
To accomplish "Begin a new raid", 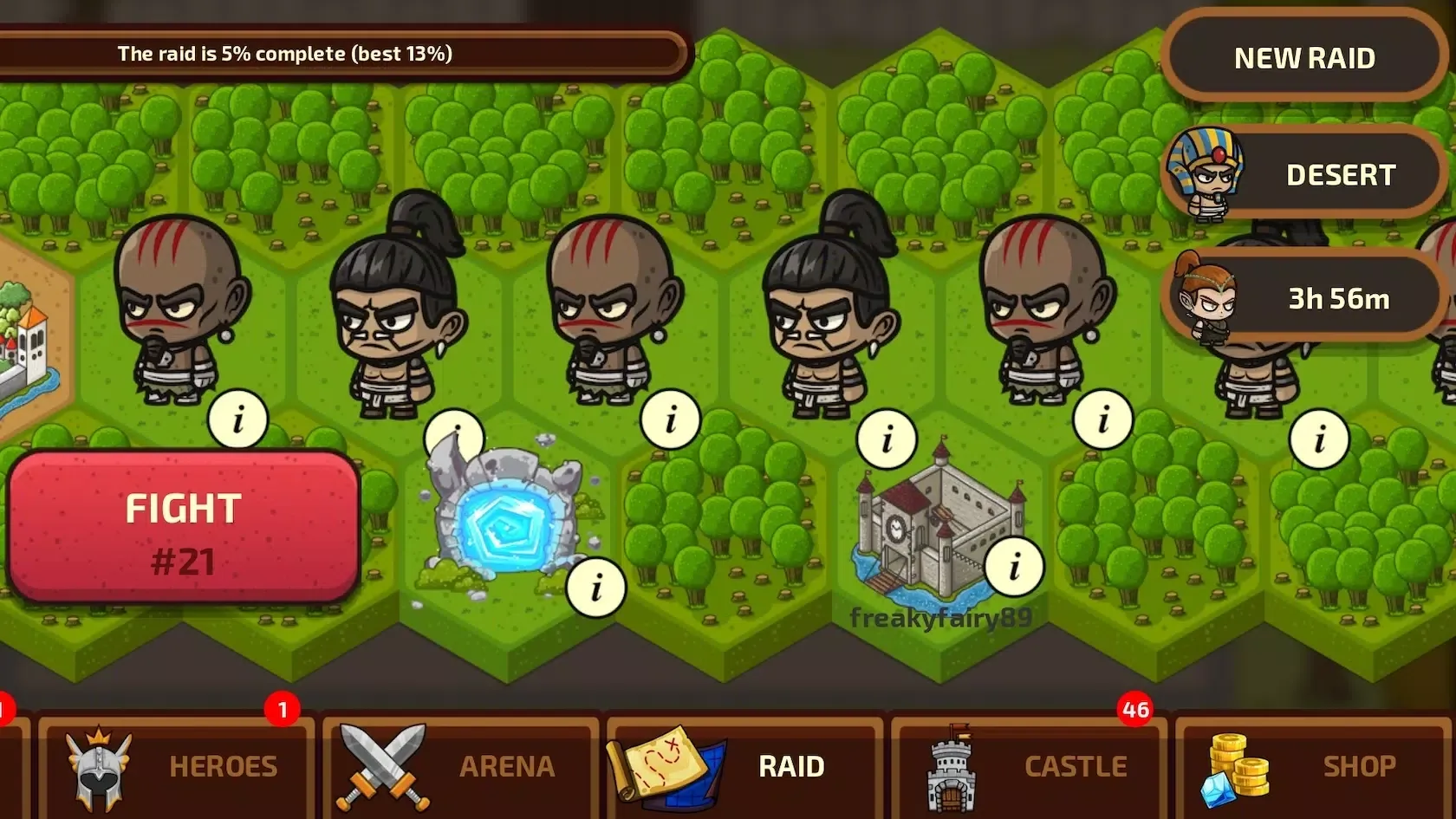I will tap(1303, 58).
